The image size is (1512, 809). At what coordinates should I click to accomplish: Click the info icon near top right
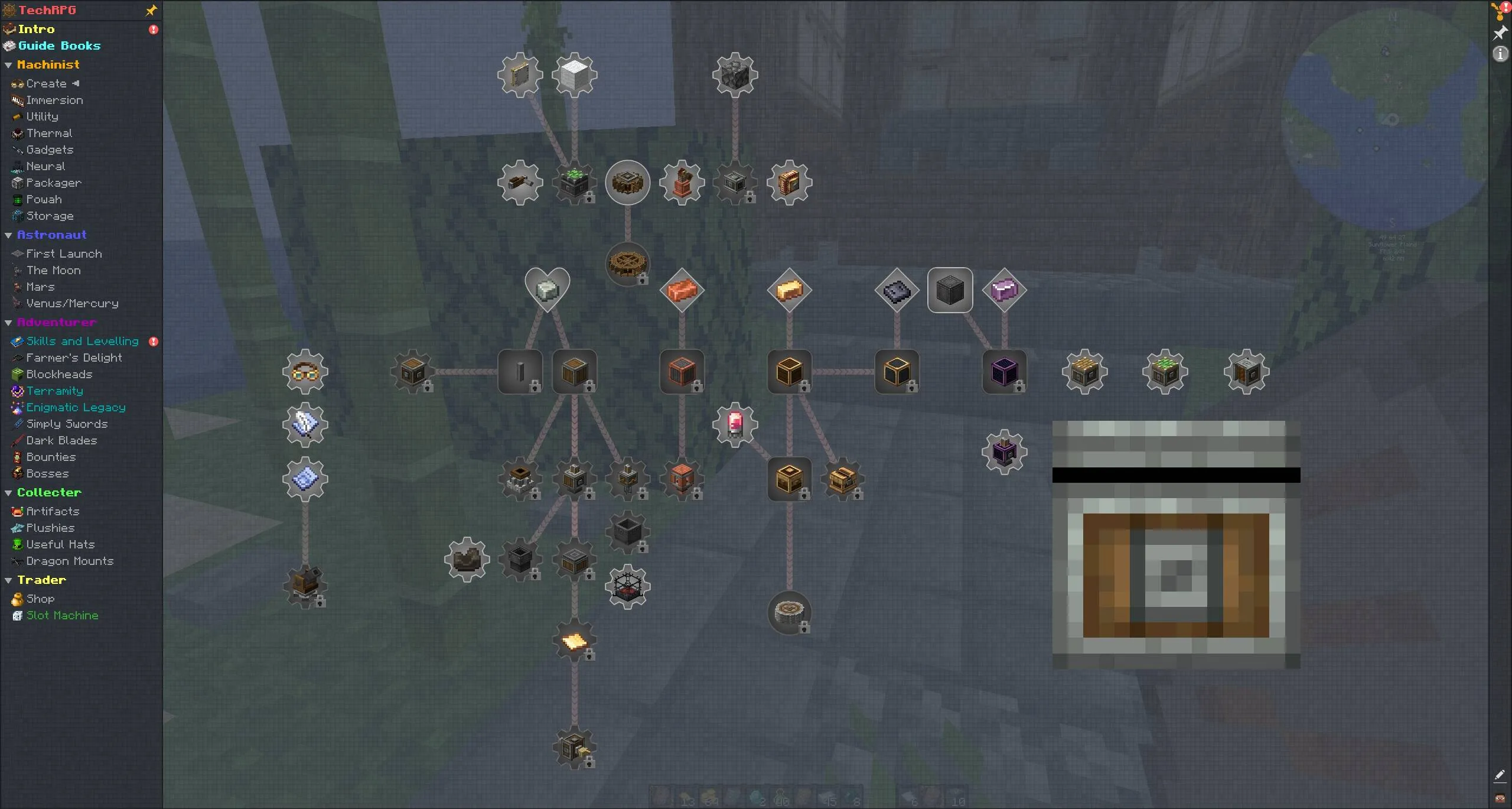point(1500,54)
